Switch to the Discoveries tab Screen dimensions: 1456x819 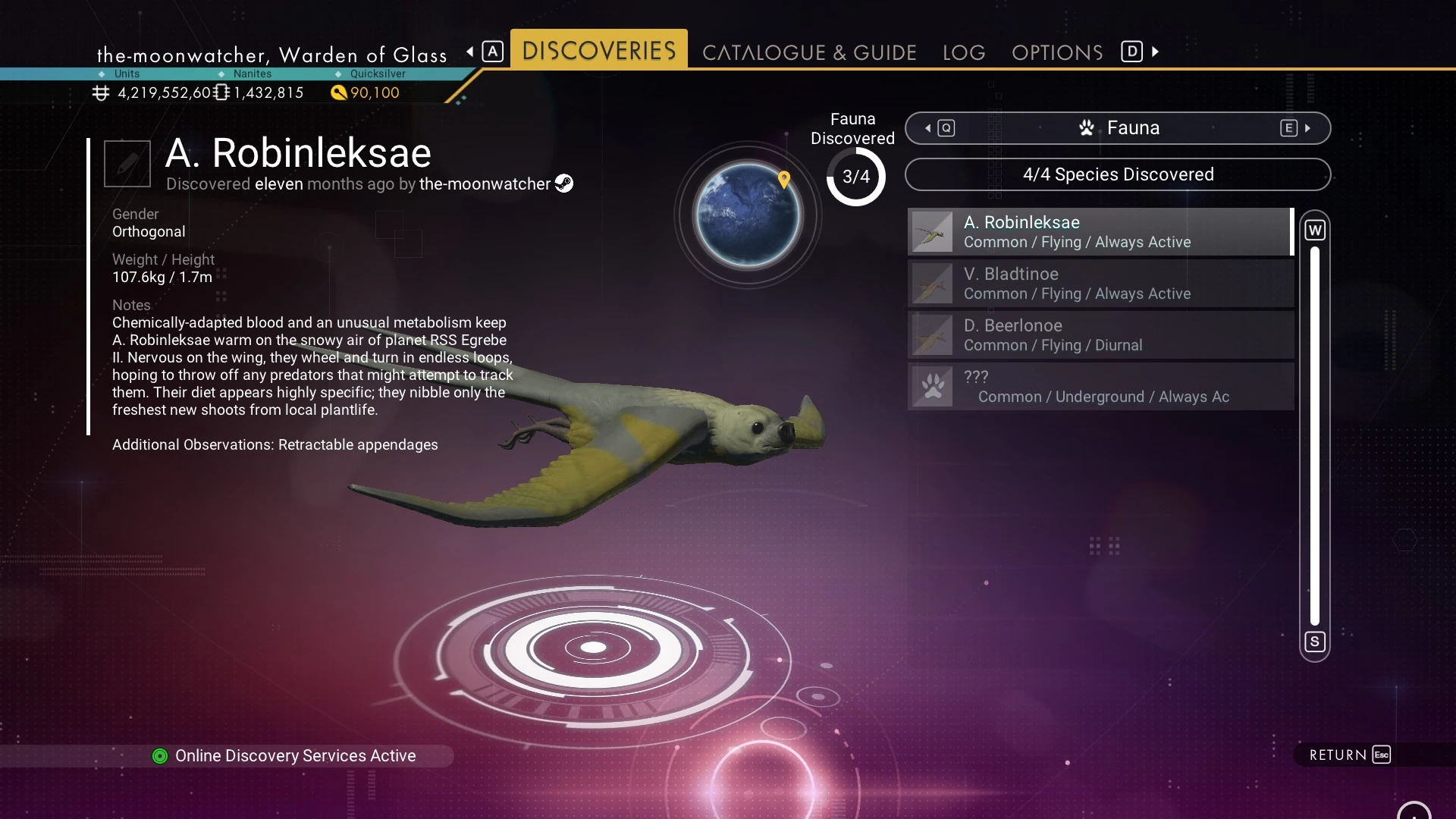(598, 50)
